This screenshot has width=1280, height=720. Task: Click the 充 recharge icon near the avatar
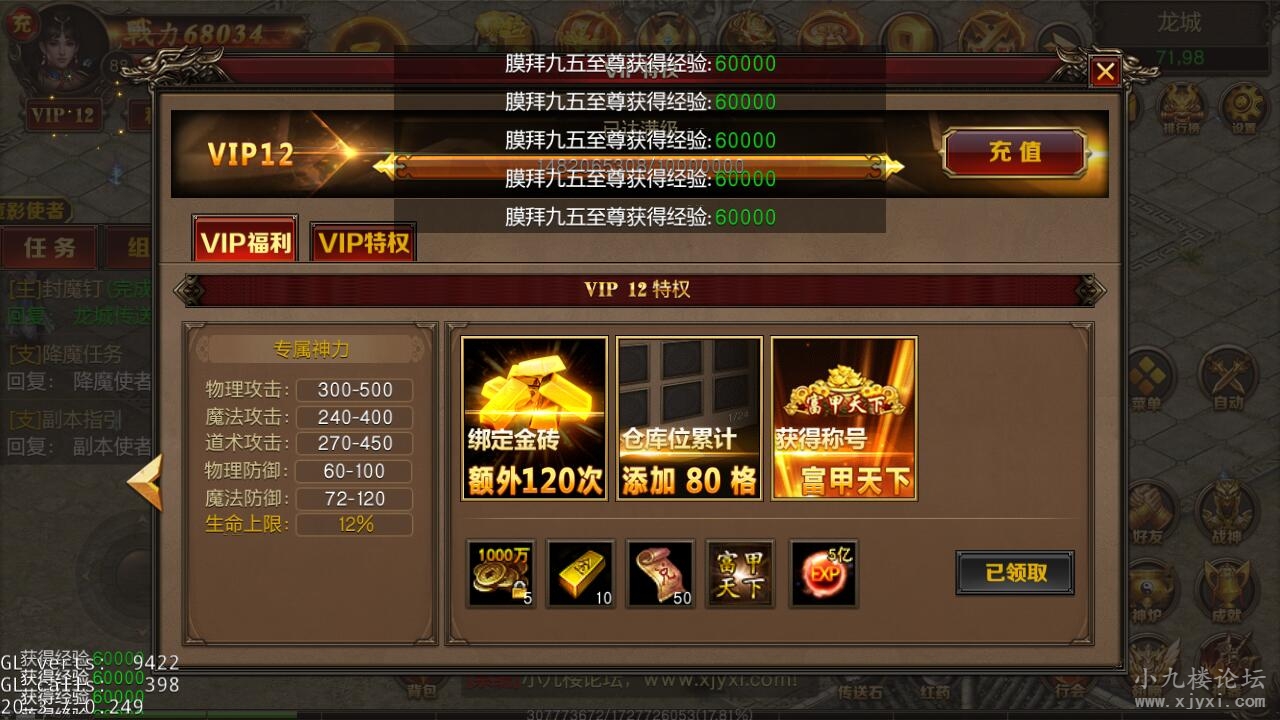[23, 24]
